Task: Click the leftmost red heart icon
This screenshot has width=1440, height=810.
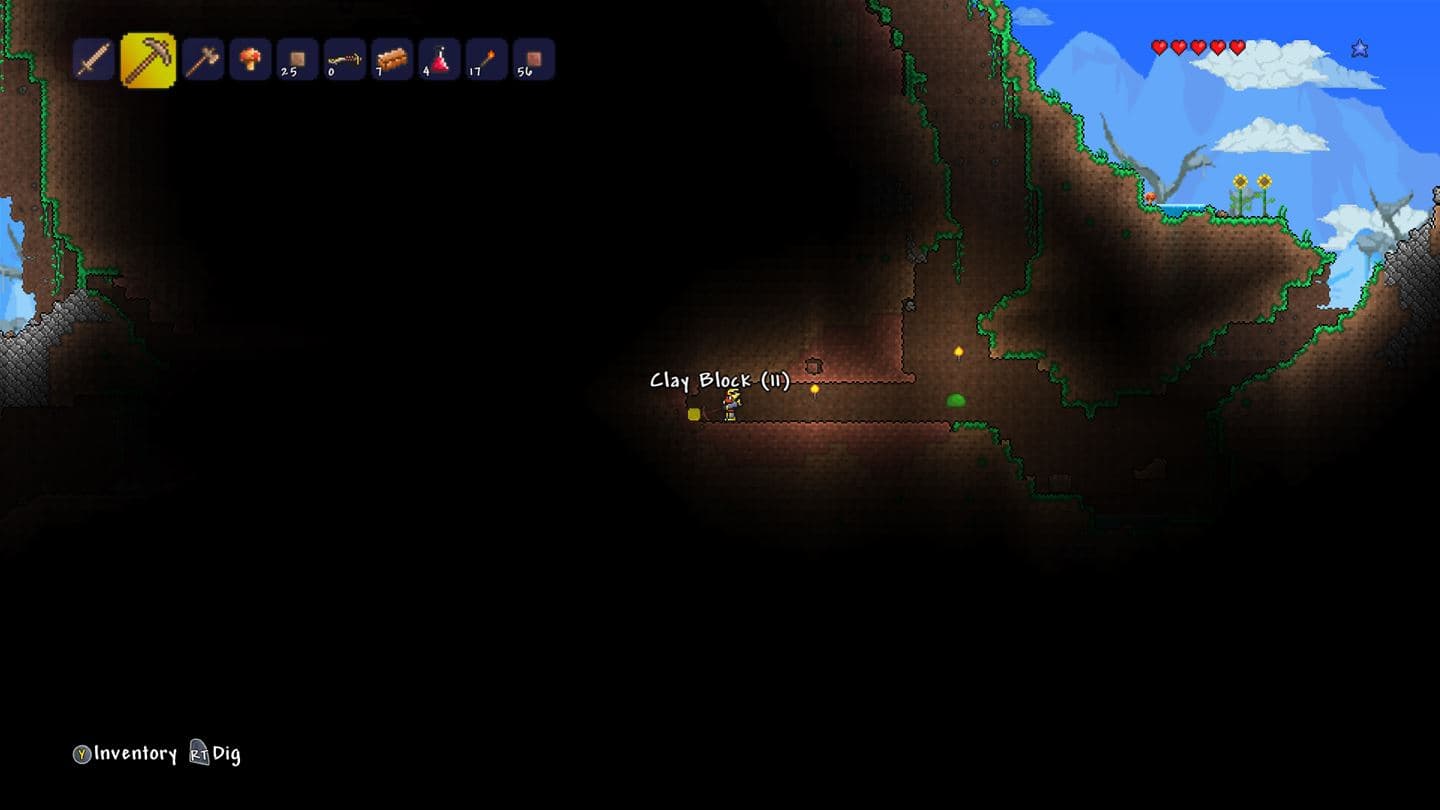Action: click(x=1158, y=46)
